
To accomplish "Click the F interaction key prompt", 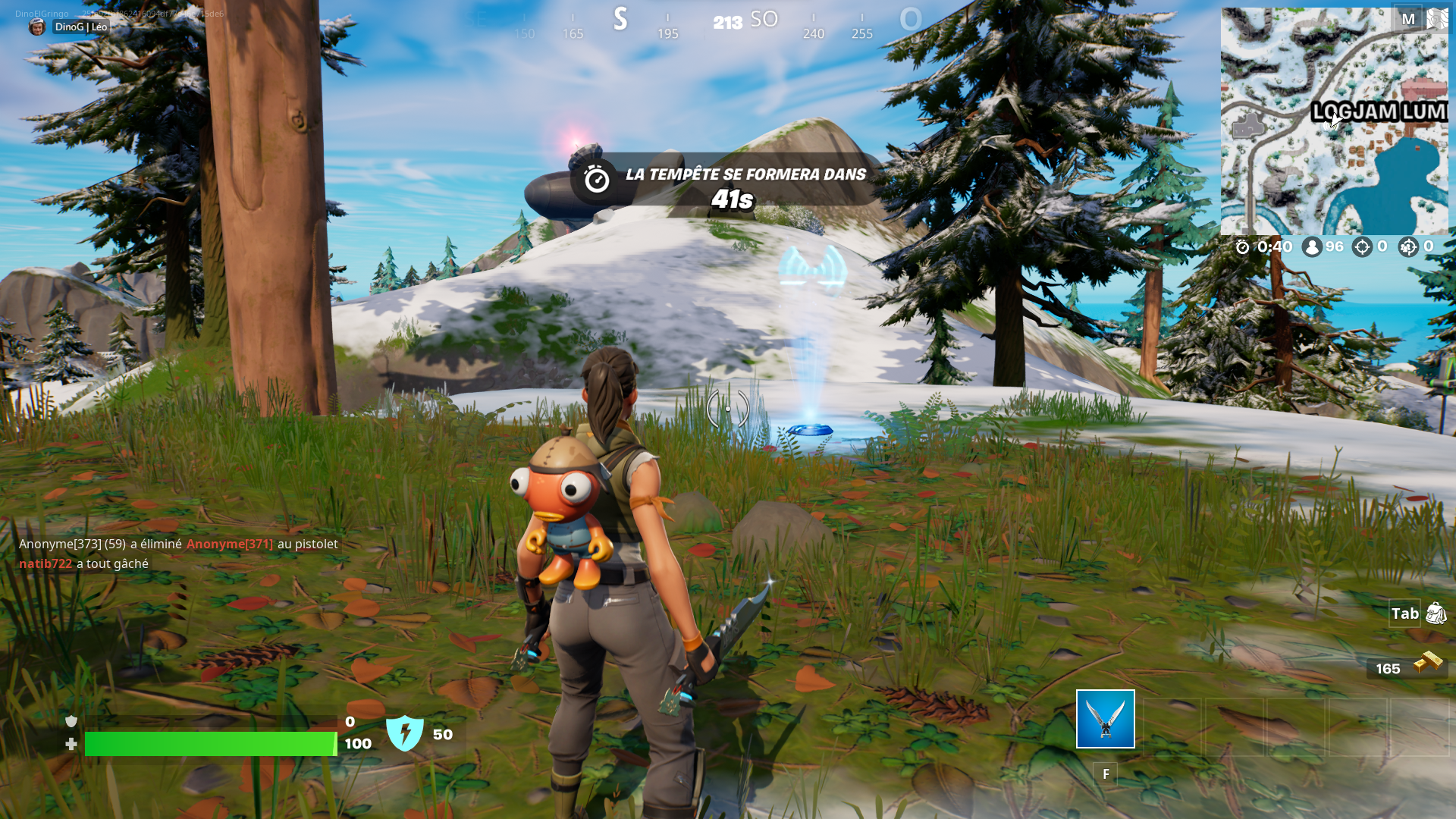I will point(1105,774).
